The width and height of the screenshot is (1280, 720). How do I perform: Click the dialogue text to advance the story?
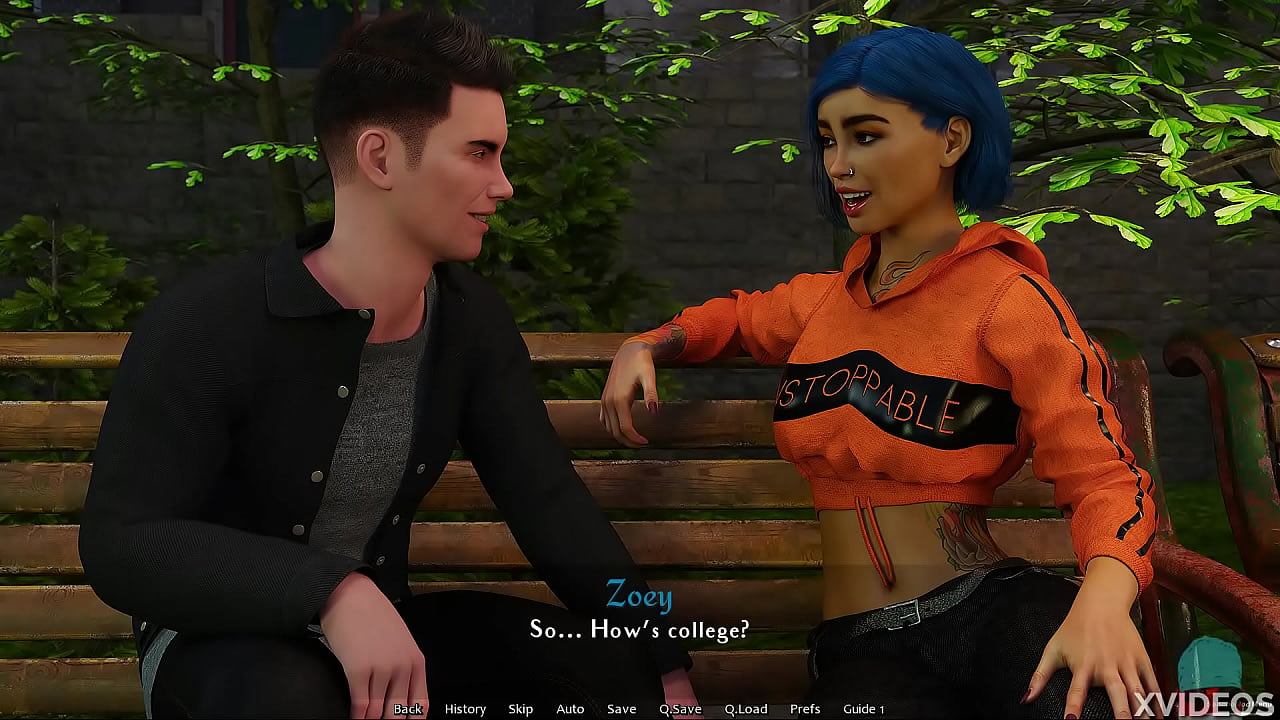tap(640, 630)
